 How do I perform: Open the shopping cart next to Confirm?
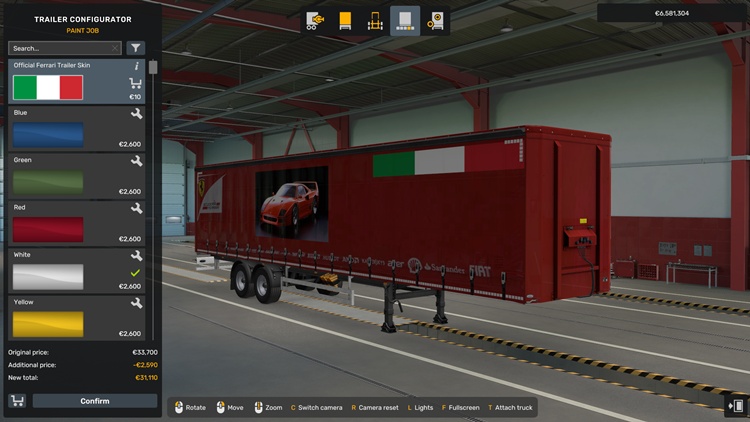pyautogui.click(x=17, y=401)
